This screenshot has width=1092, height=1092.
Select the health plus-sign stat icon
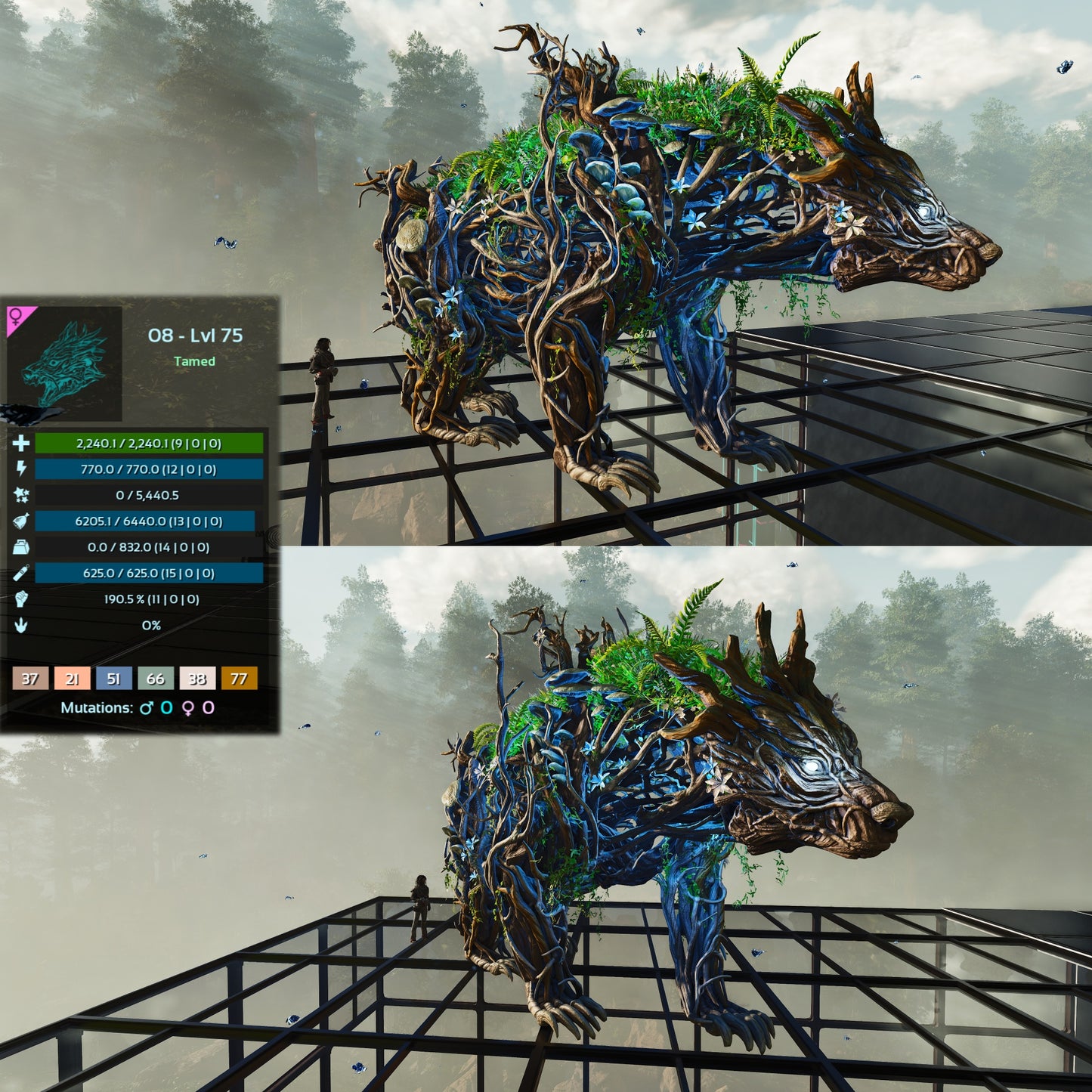pyautogui.click(x=20, y=444)
